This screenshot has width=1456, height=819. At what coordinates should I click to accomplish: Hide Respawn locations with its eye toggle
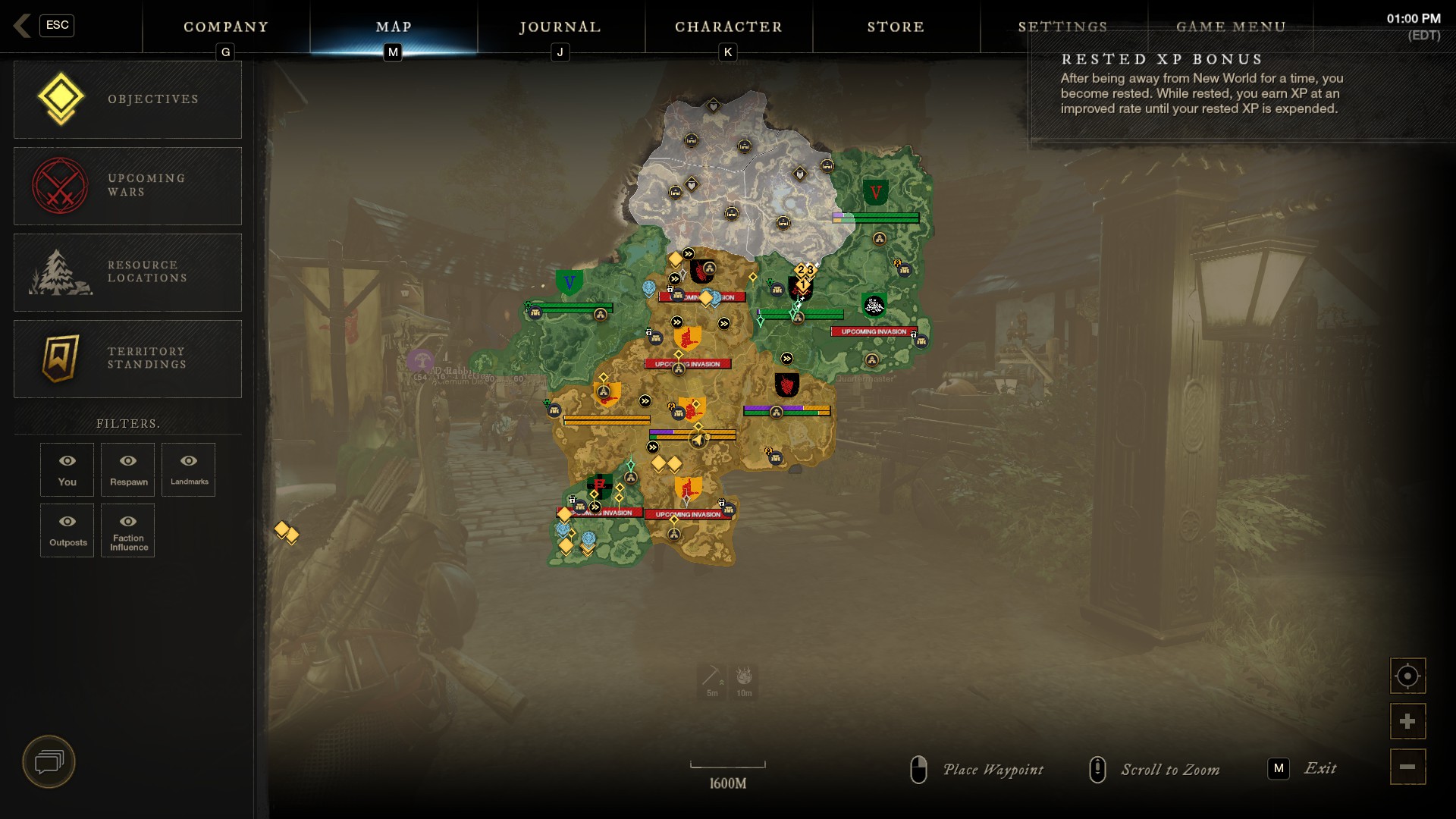[127, 469]
